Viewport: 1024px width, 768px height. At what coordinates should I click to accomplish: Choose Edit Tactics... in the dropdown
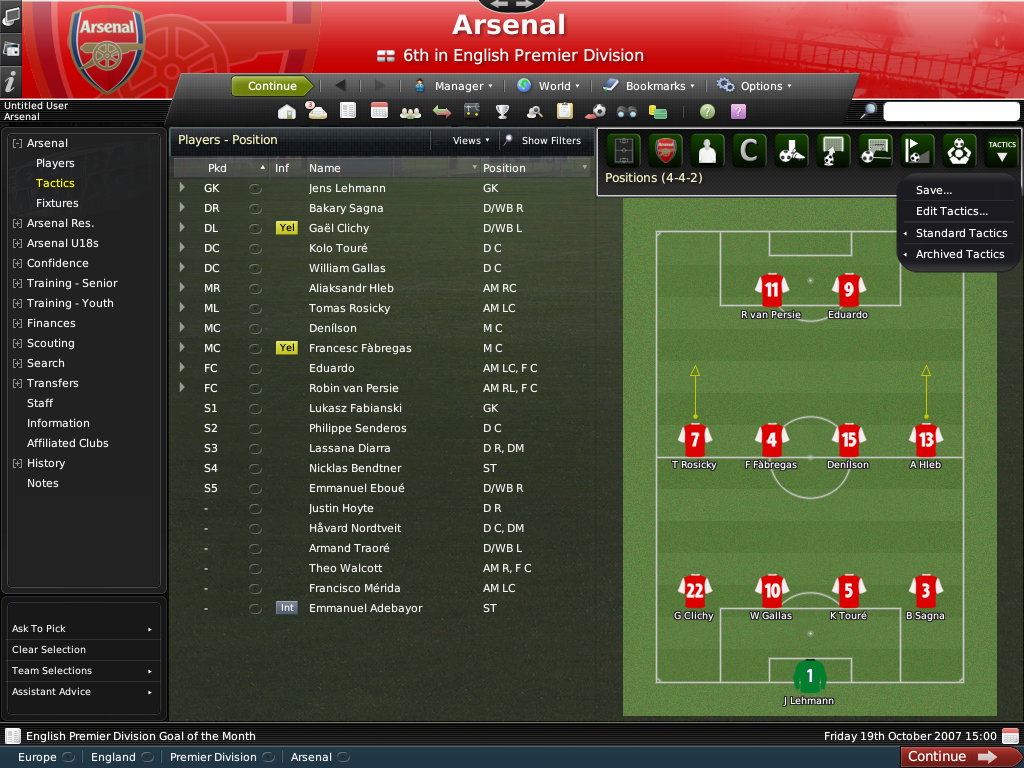coord(951,211)
